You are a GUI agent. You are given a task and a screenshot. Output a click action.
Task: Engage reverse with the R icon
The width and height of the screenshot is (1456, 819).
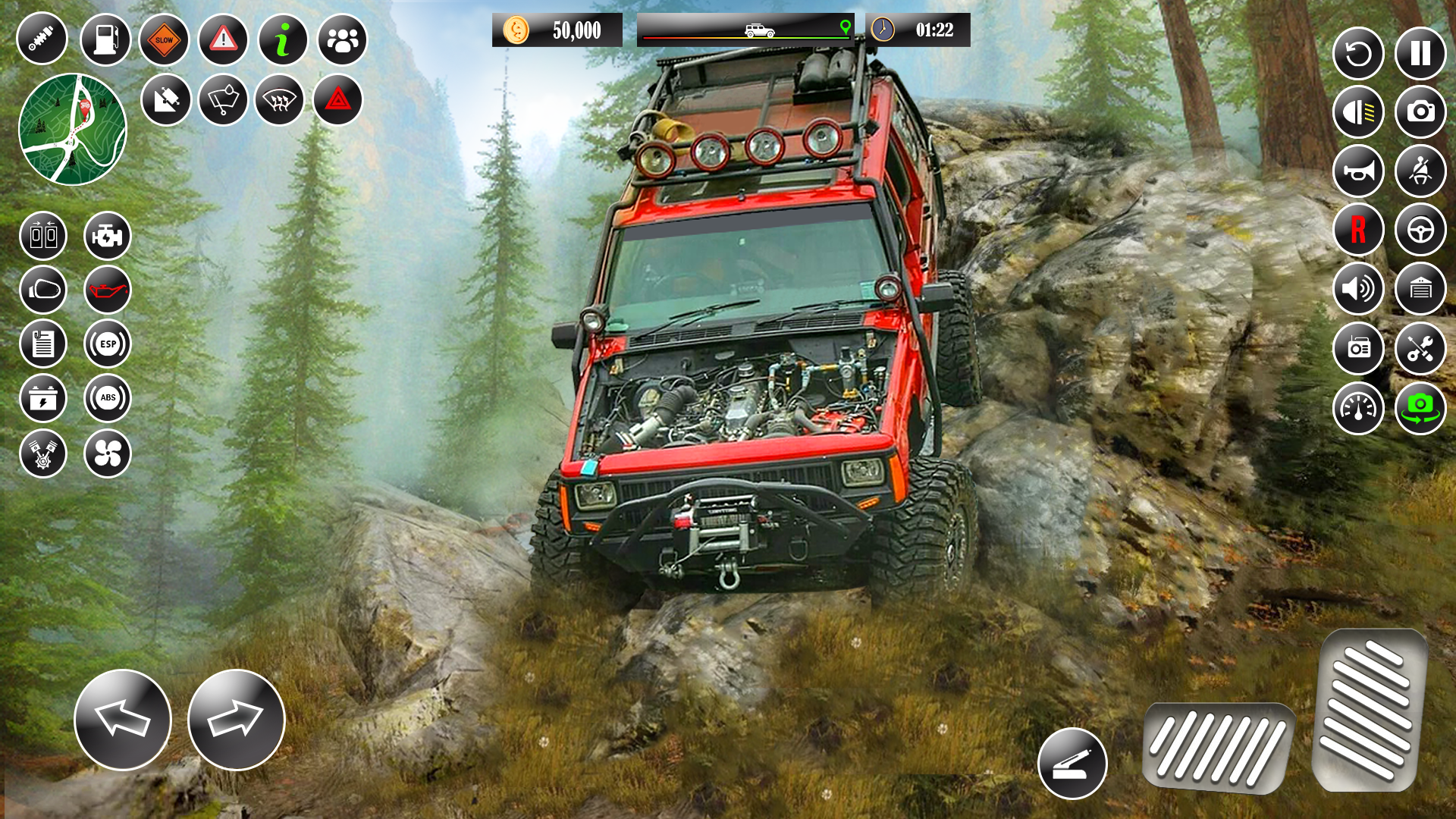(1359, 228)
